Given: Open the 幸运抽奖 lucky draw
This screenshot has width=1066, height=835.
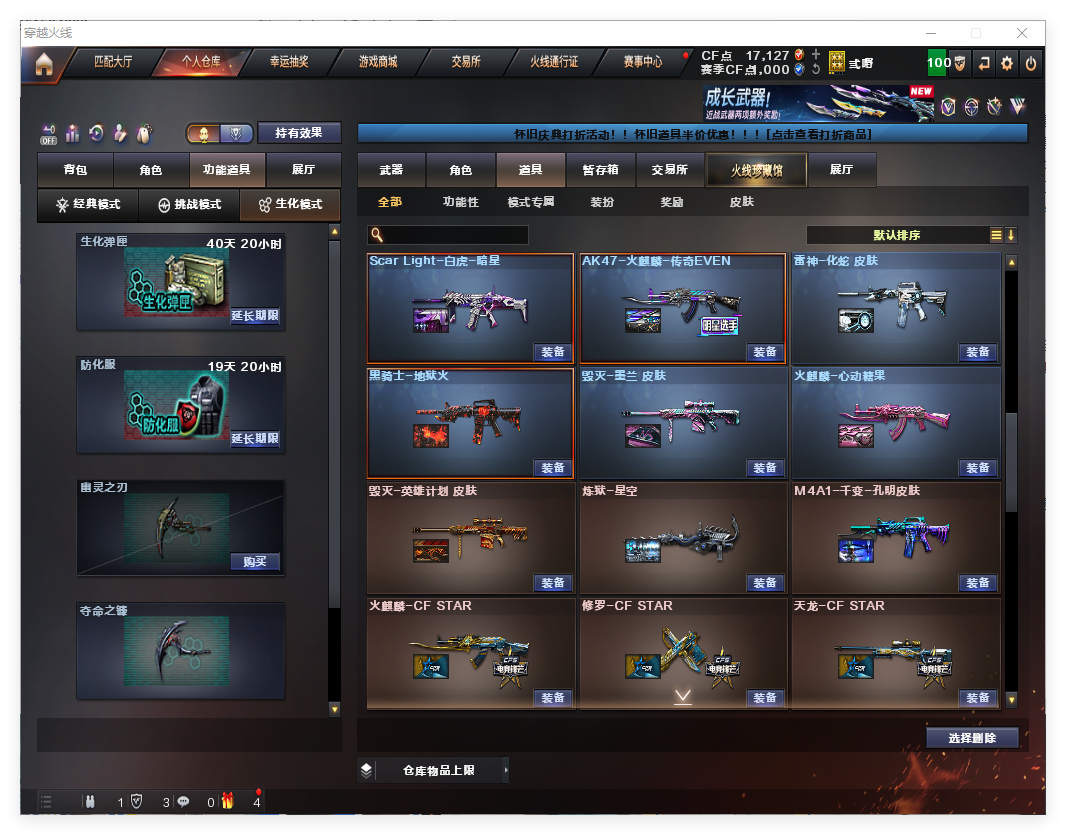Looking at the screenshot, I should coord(288,62).
